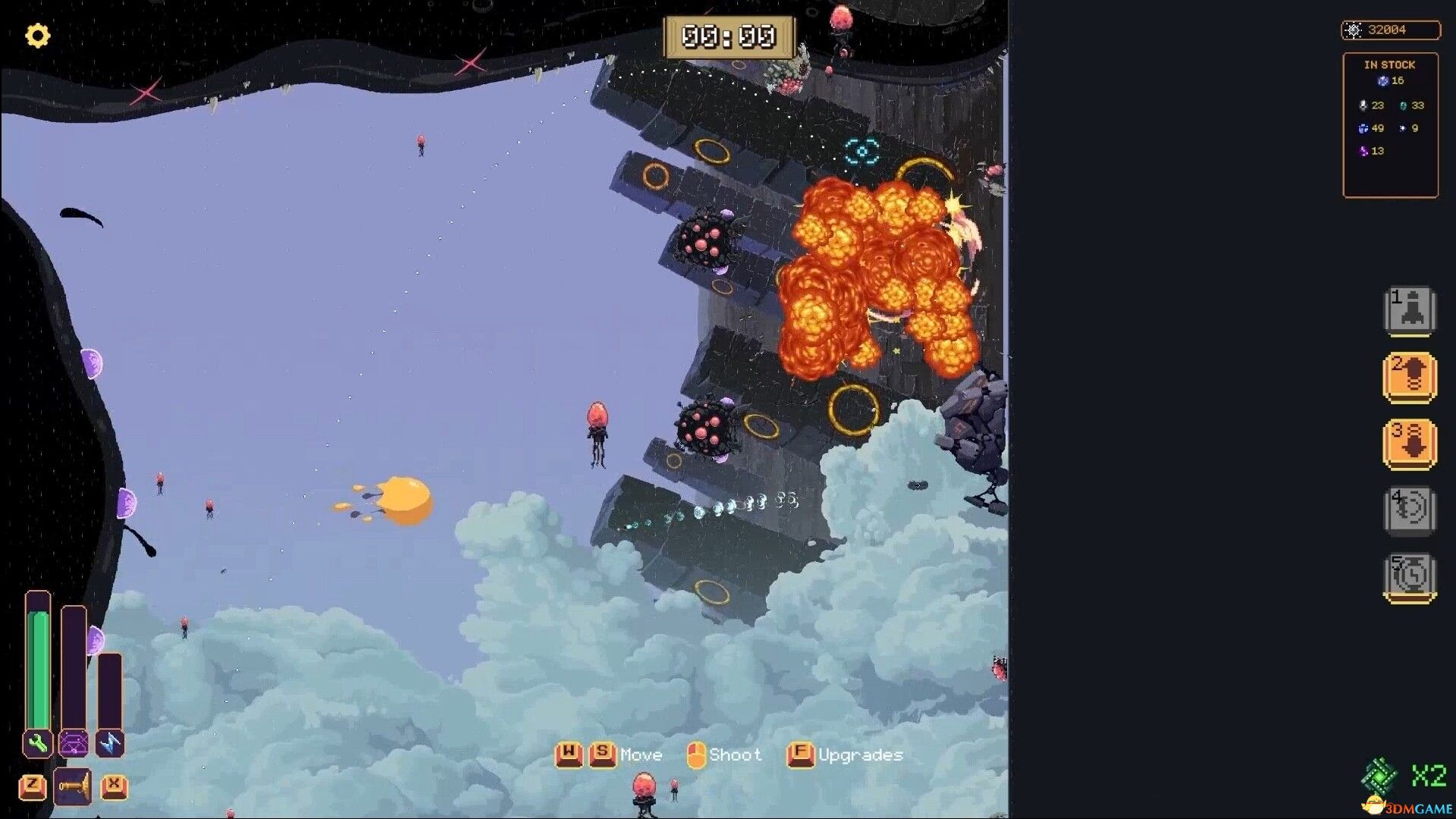Open the settings gear menu
The height and width of the screenshot is (819, 1456).
[37, 36]
